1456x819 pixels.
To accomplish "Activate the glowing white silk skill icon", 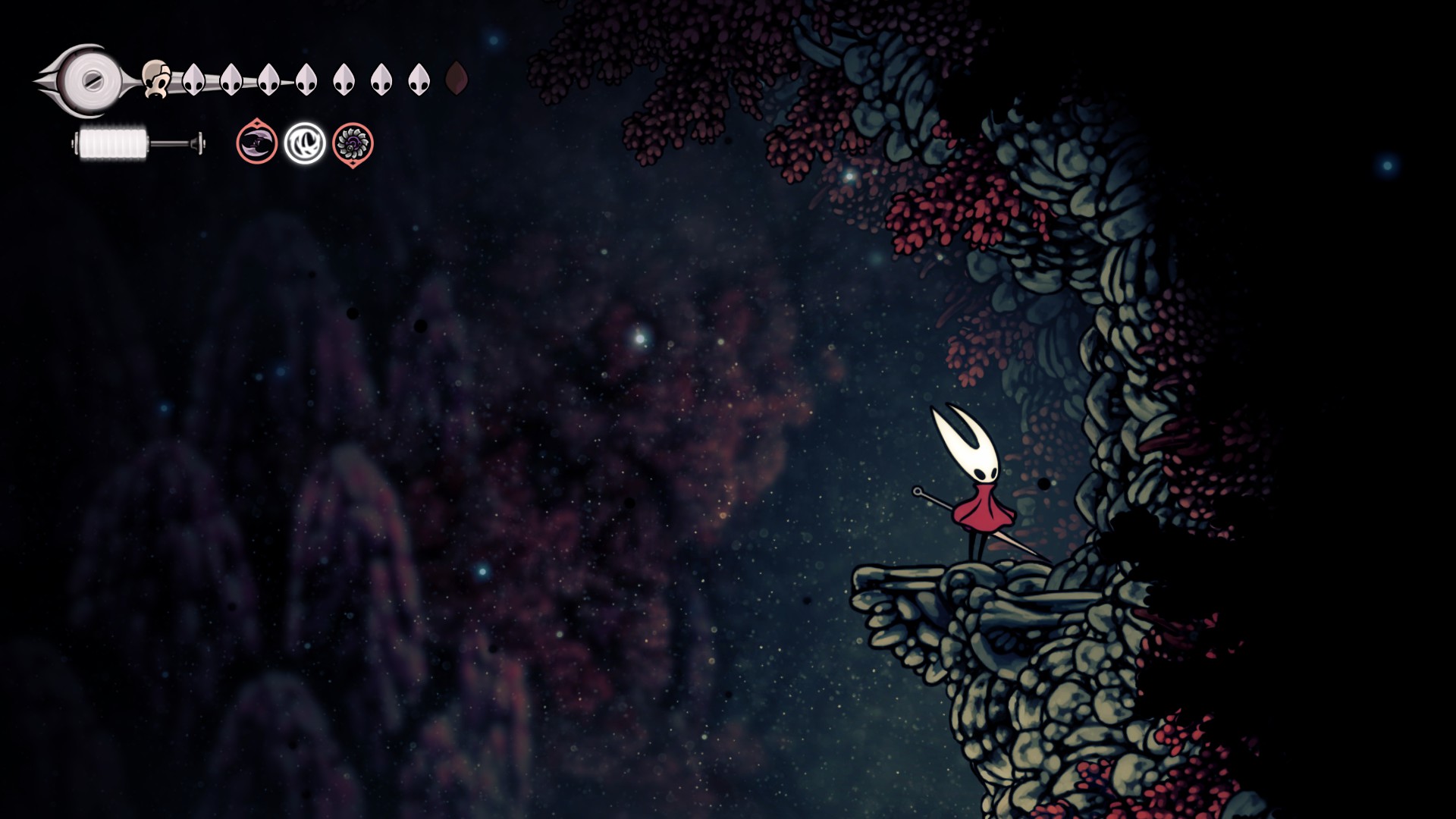I will click(305, 143).
